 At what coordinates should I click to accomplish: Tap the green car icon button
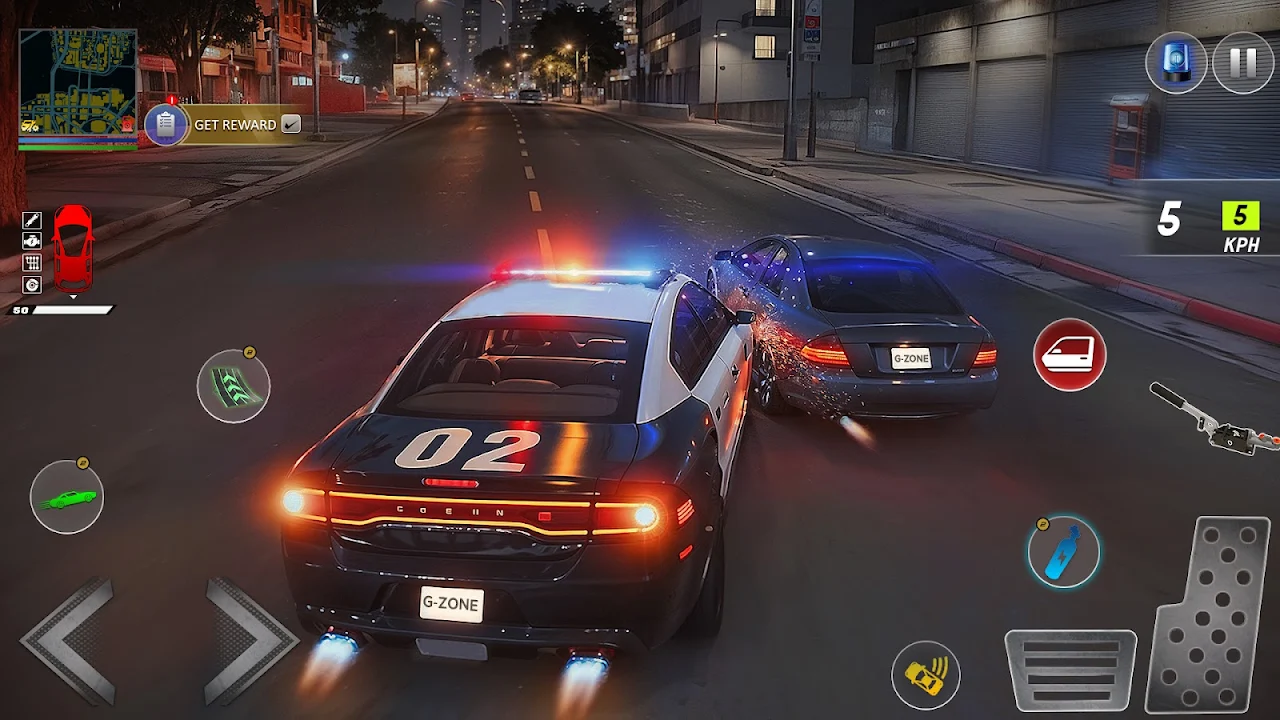(67, 497)
